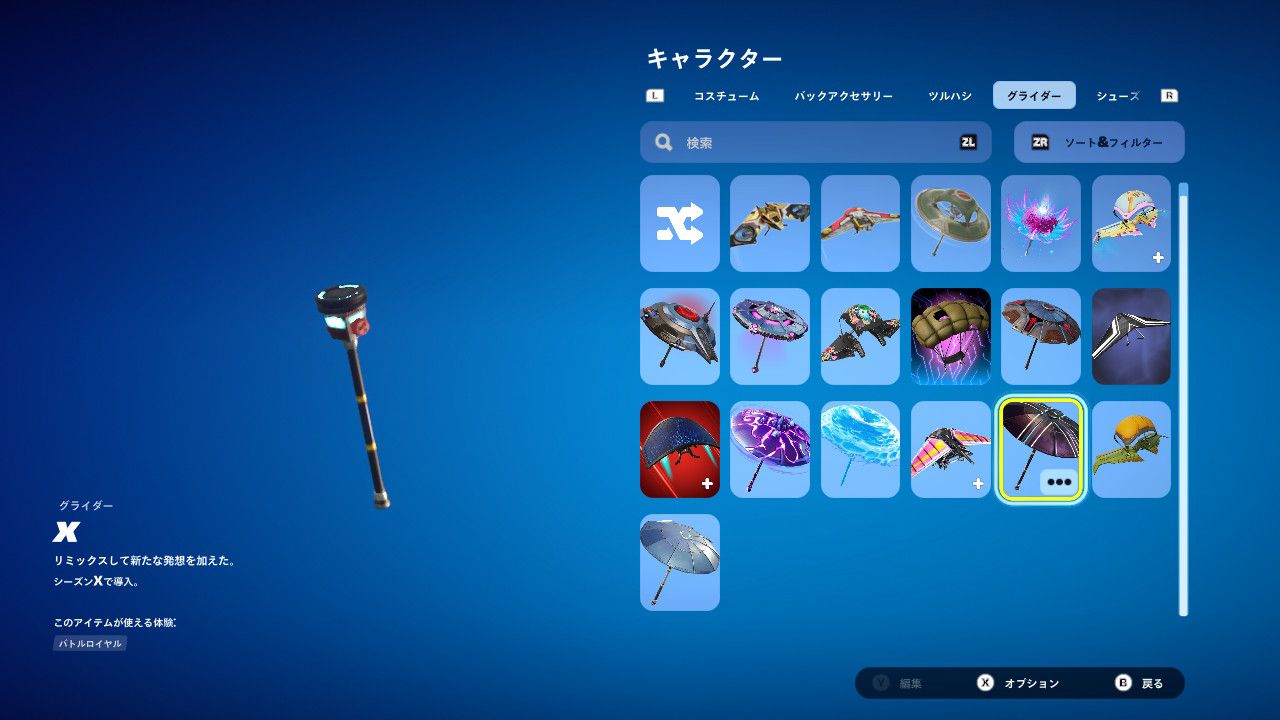Select the olive green round umbrella glider
Viewport: 1280px width, 720px height.
coord(950,224)
